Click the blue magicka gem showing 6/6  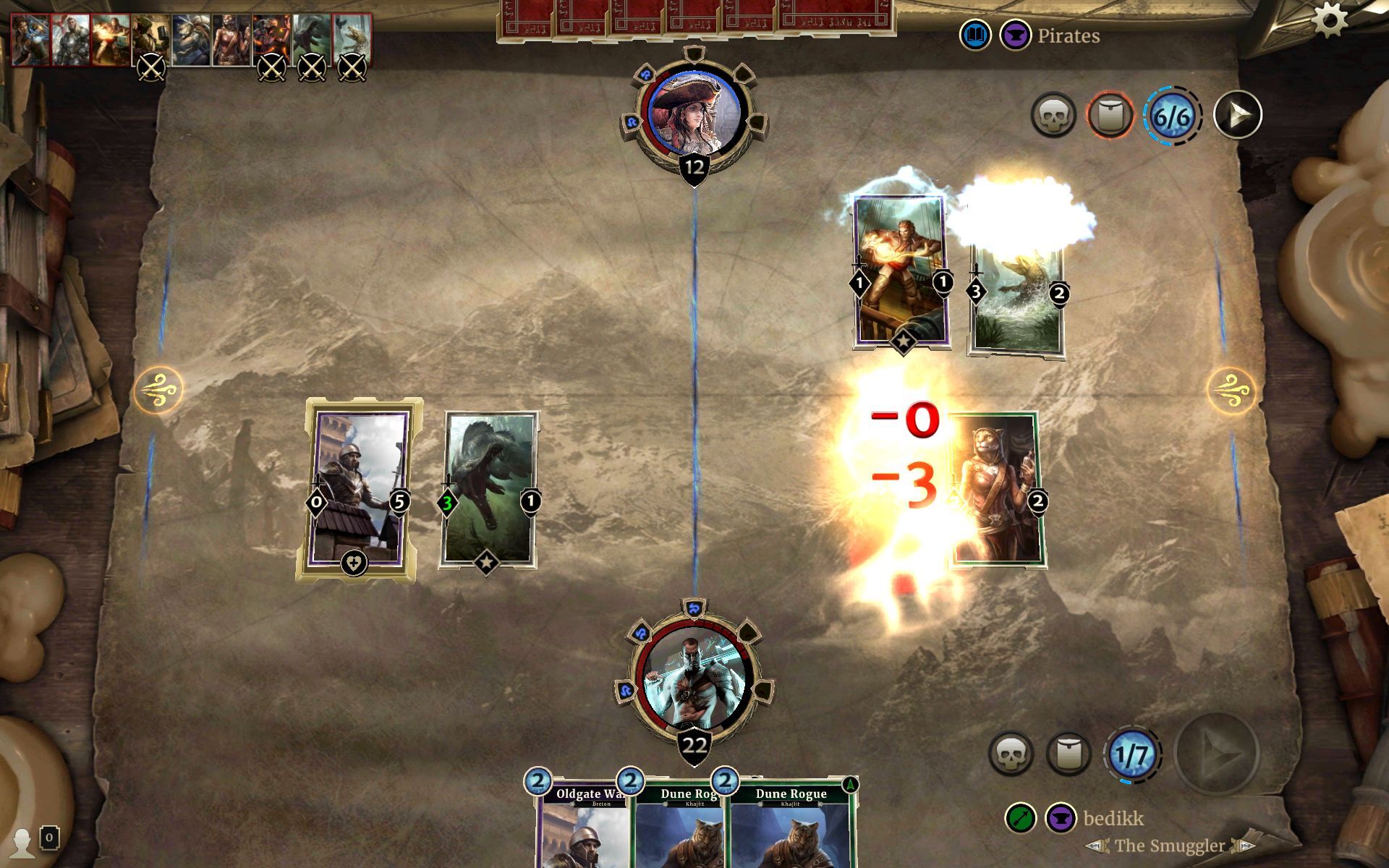pyautogui.click(x=1174, y=116)
